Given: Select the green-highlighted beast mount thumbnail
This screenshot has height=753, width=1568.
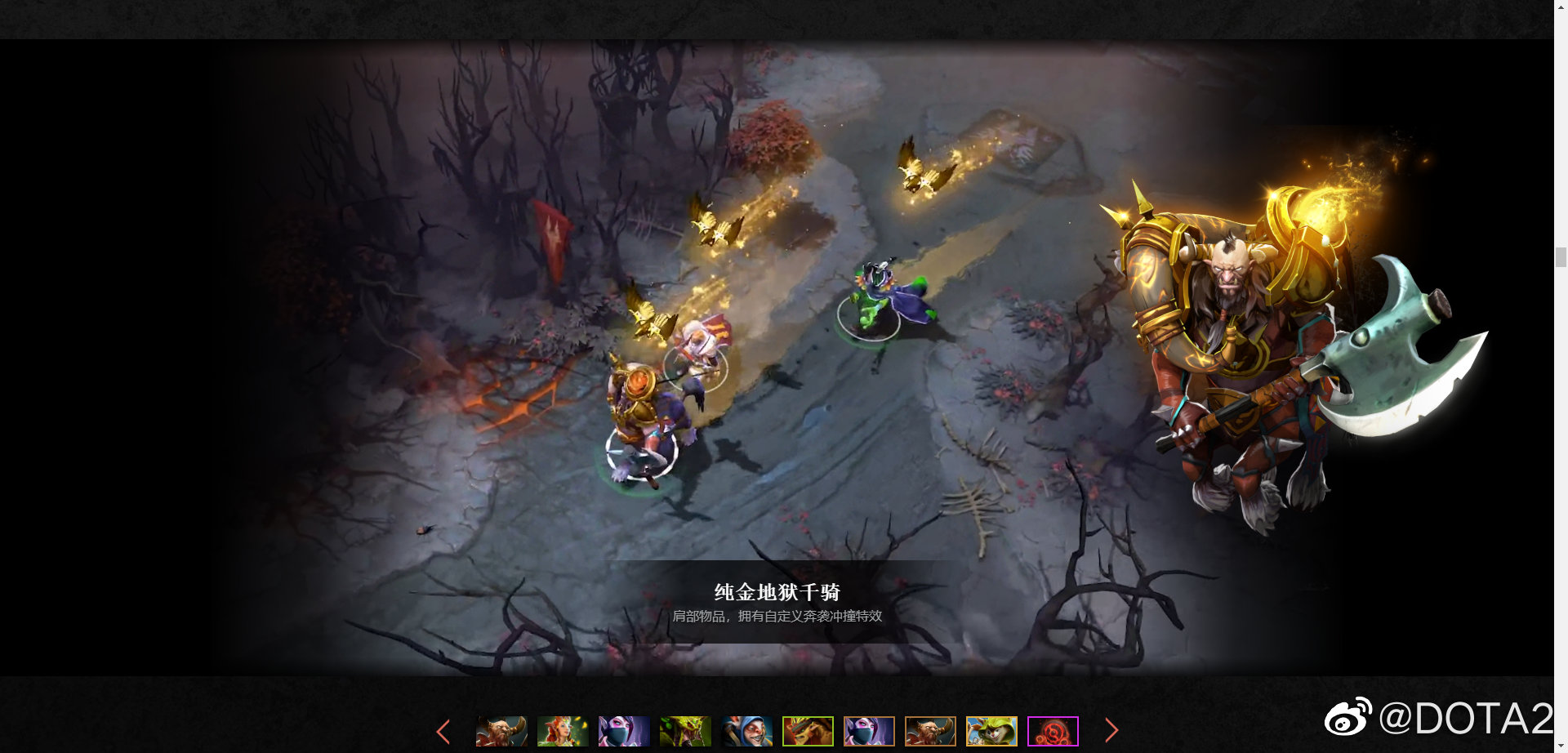Looking at the screenshot, I should point(808,731).
